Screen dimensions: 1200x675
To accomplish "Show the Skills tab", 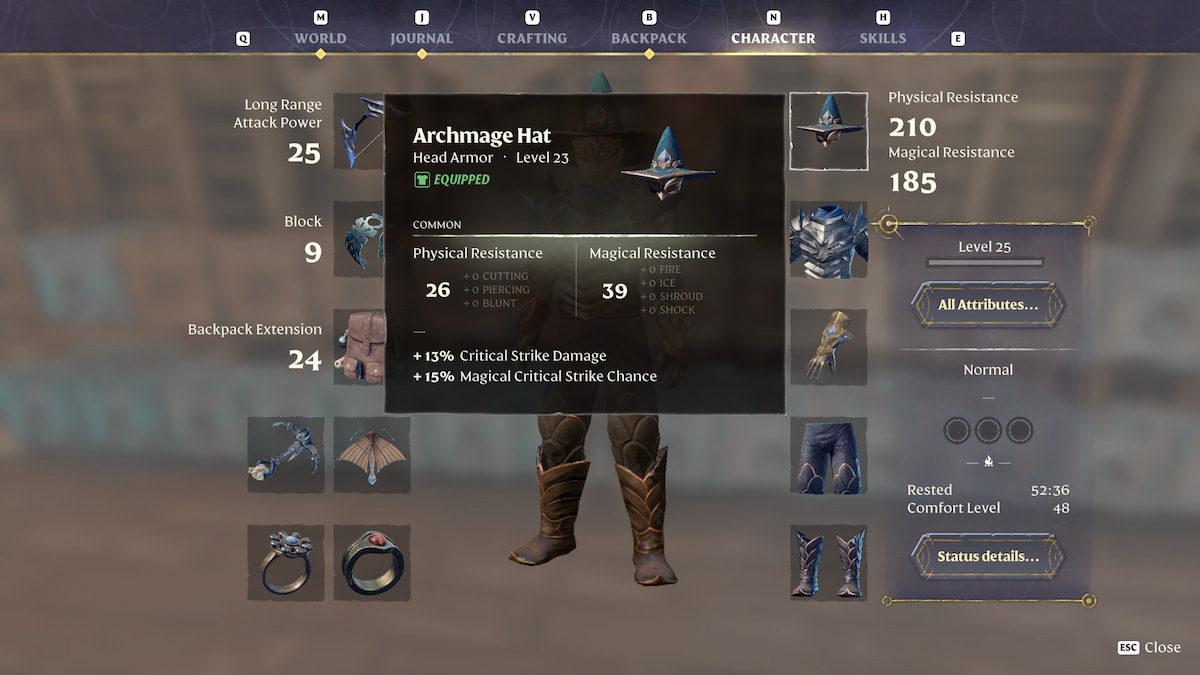I will point(883,38).
